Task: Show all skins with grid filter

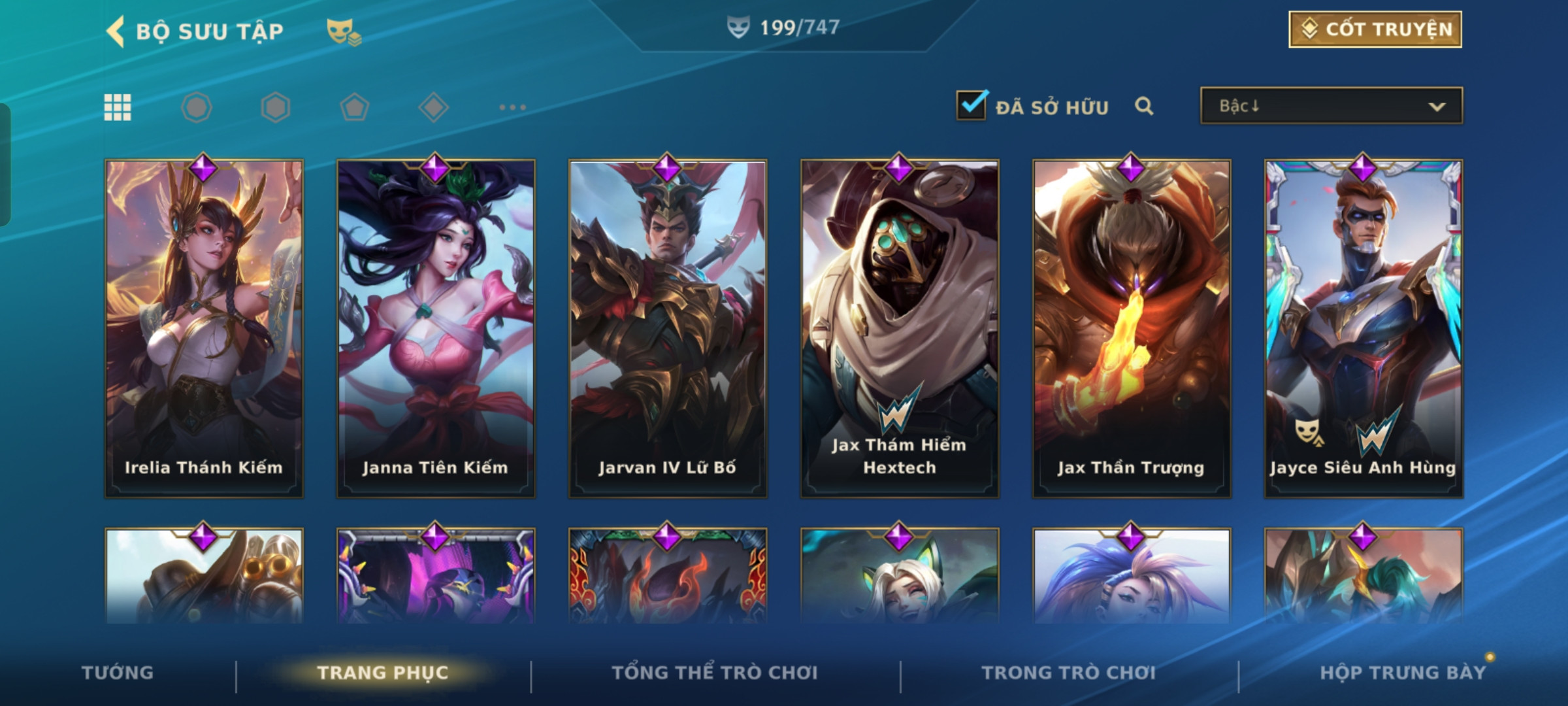Action: coord(118,107)
